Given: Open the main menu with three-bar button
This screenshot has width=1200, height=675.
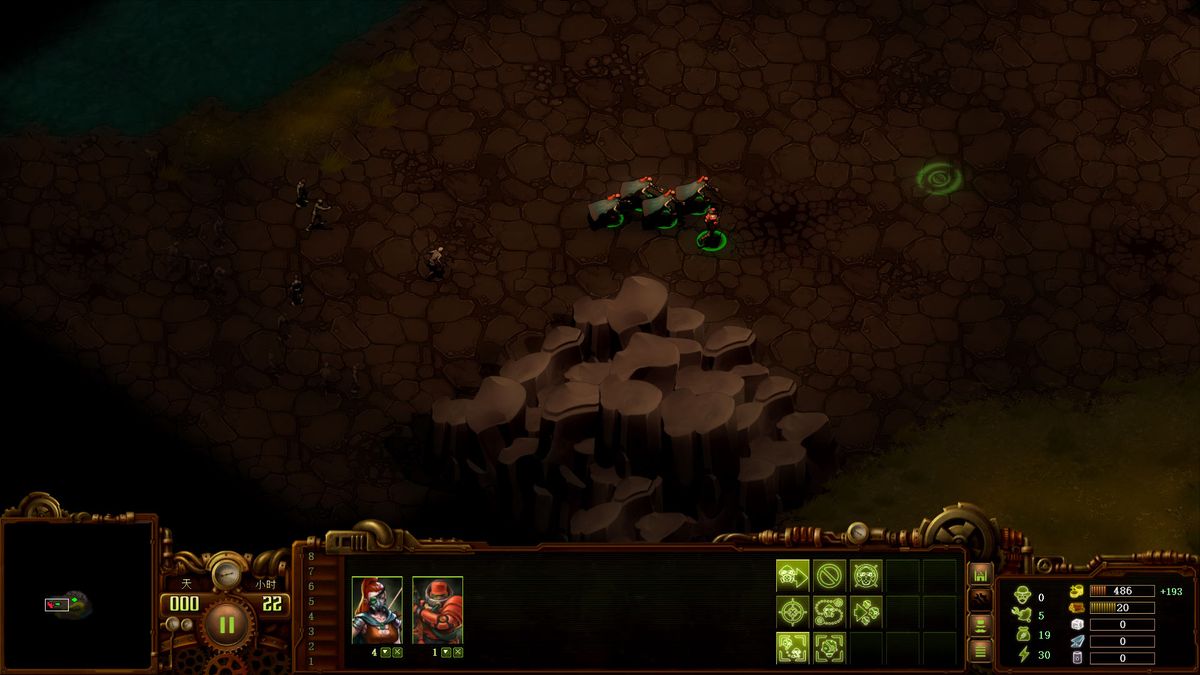Looking at the screenshot, I should pyautogui.click(x=981, y=651).
